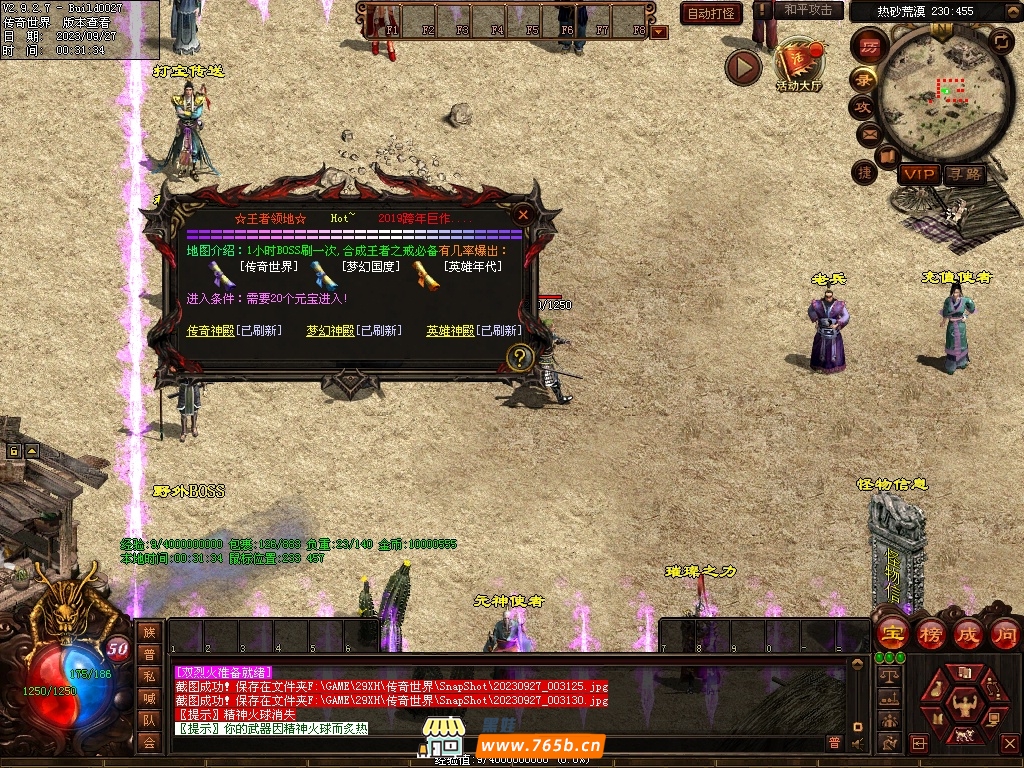Select the 喊 shout chat channel

click(x=149, y=698)
